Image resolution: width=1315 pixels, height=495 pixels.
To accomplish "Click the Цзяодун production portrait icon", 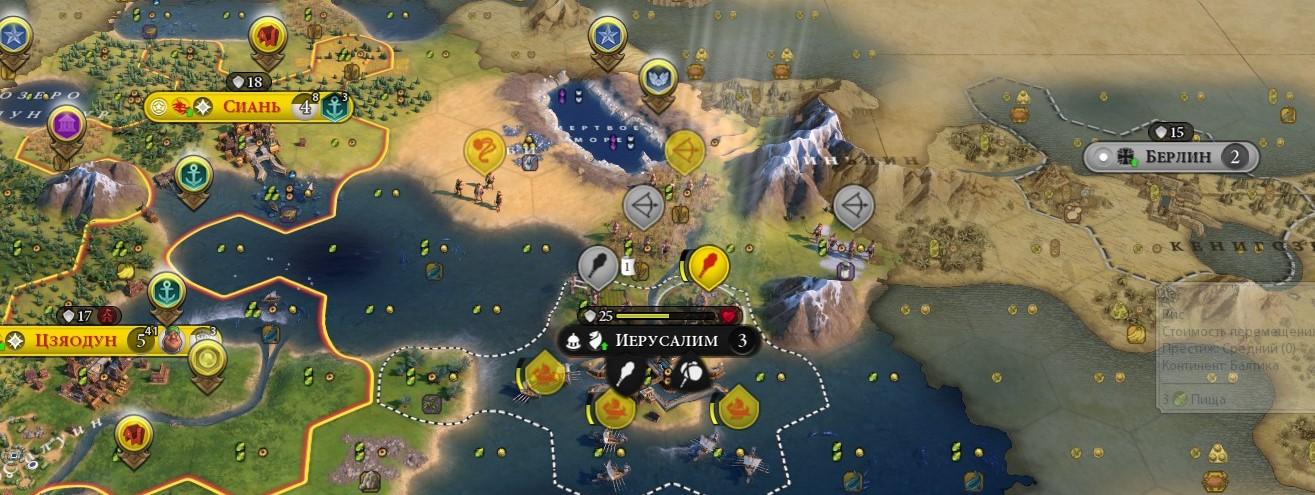I will [173, 340].
